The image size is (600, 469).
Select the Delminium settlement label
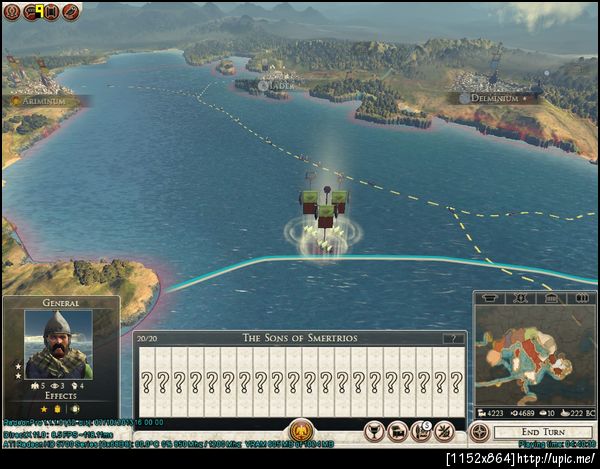click(494, 98)
